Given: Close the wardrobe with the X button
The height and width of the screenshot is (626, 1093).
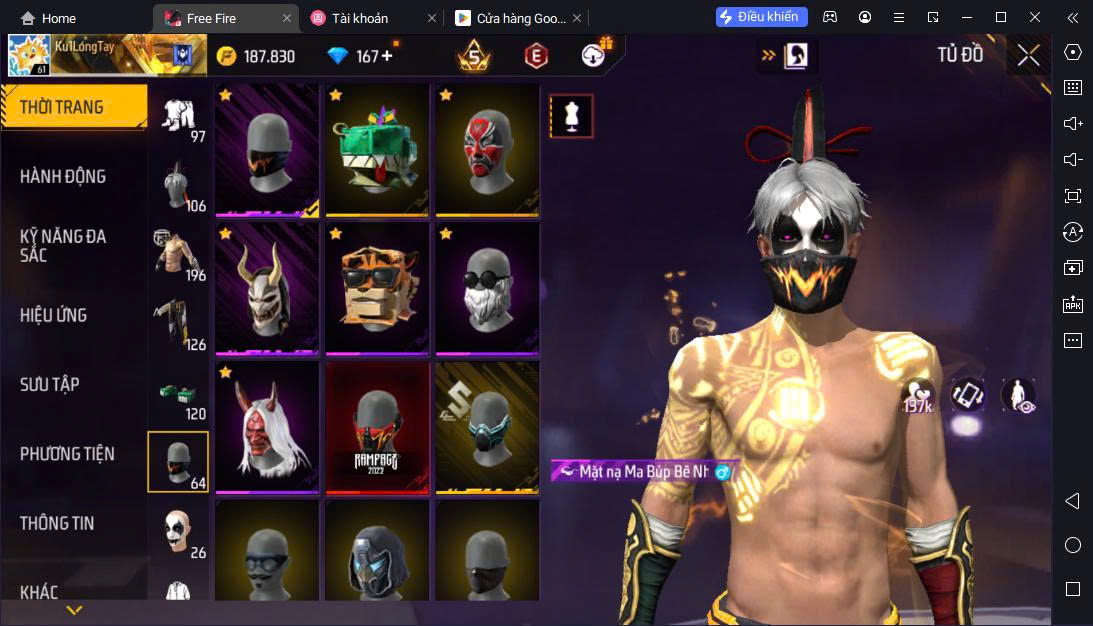Looking at the screenshot, I should pyautogui.click(x=1028, y=55).
